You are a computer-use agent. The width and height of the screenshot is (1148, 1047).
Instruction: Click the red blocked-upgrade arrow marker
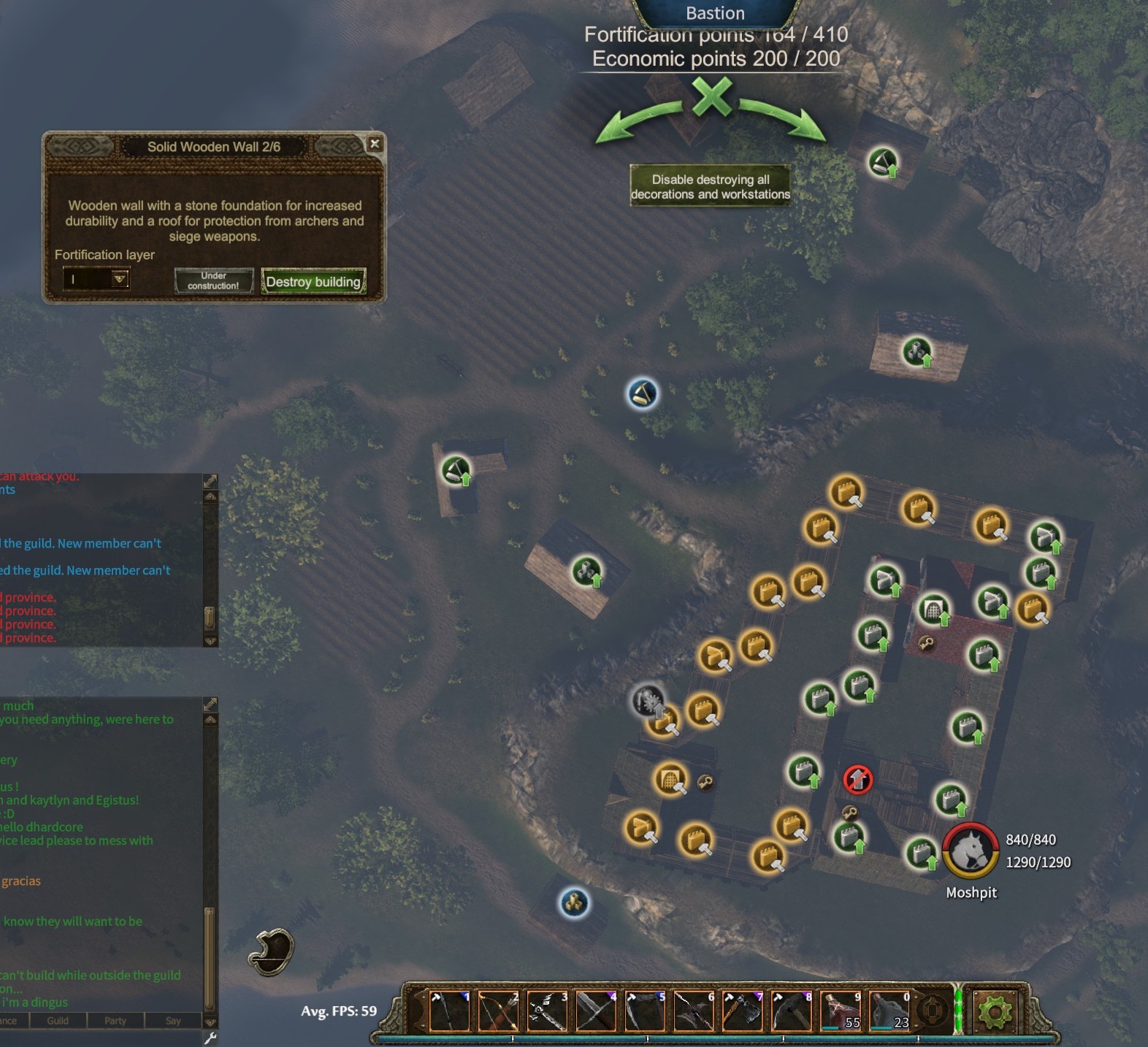click(x=858, y=780)
